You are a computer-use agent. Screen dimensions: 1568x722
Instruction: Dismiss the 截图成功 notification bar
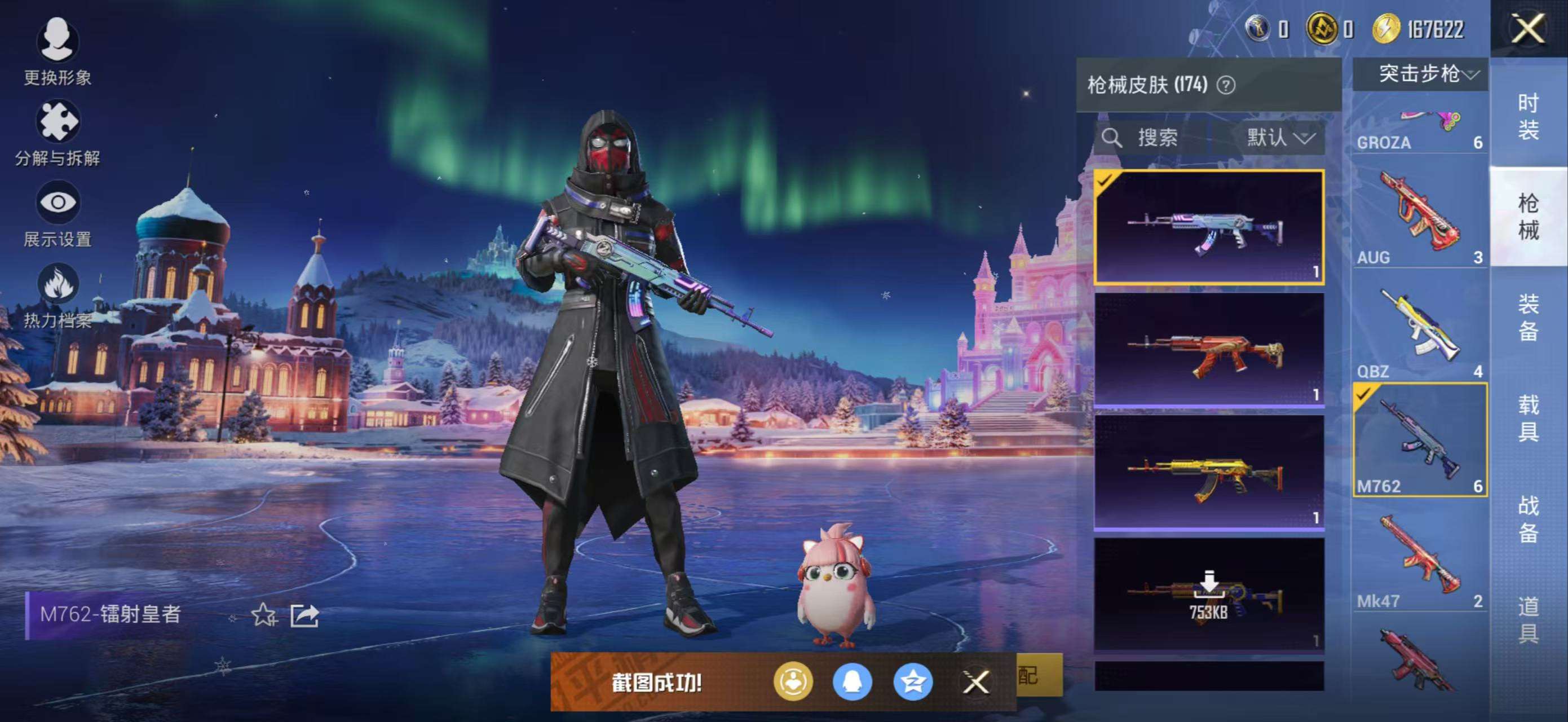pyautogui.click(x=977, y=683)
